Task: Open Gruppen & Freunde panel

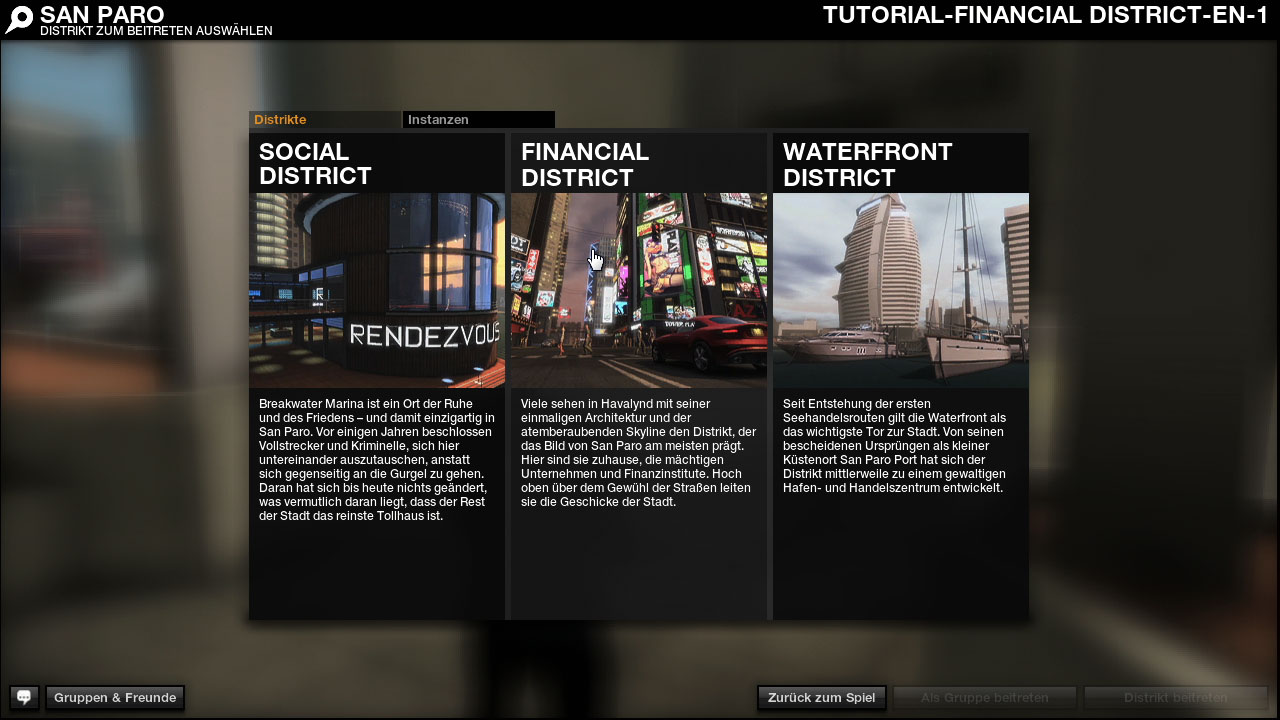Action: (115, 698)
